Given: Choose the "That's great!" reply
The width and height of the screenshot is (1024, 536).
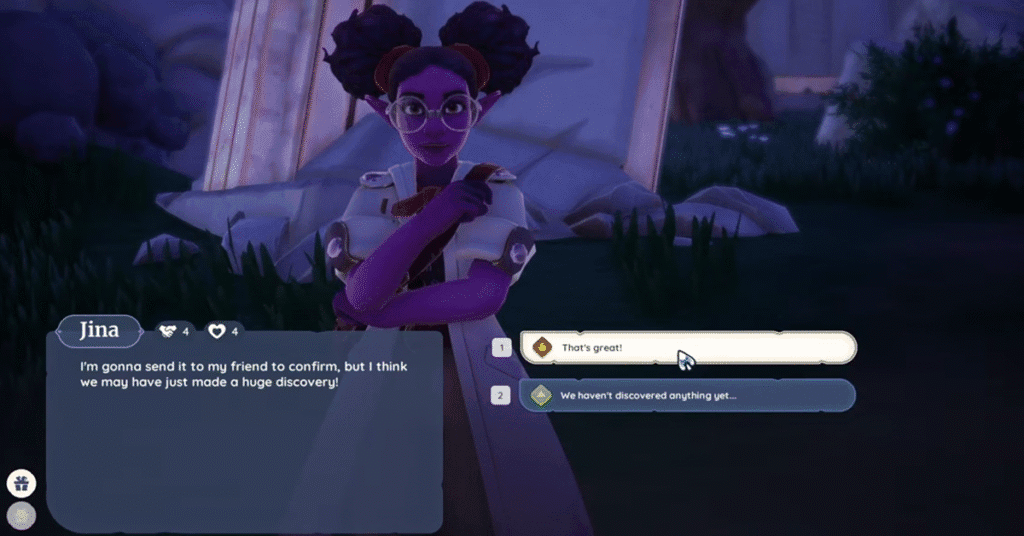Looking at the screenshot, I should [687, 348].
